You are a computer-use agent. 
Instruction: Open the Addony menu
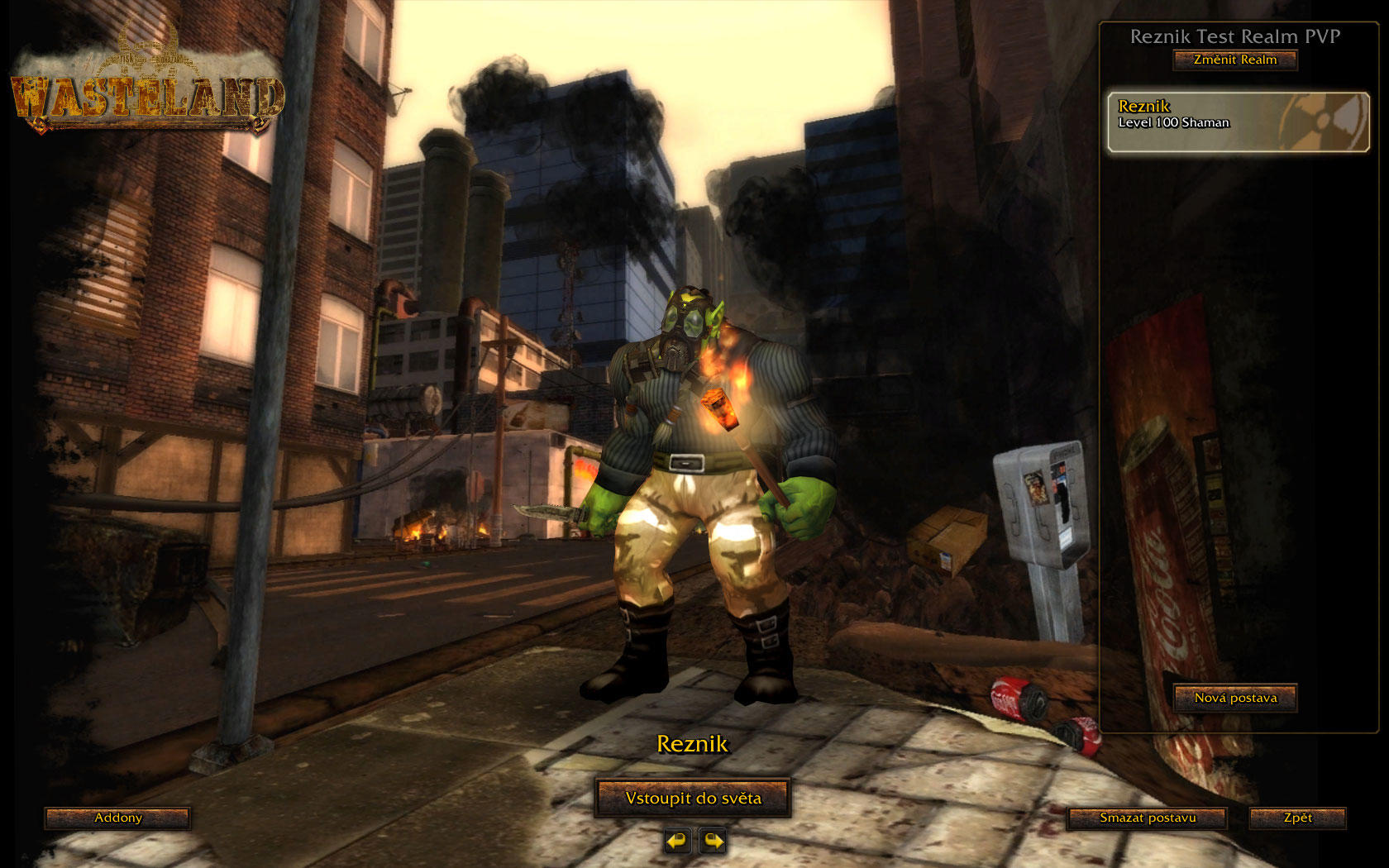pyautogui.click(x=117, y=818)
